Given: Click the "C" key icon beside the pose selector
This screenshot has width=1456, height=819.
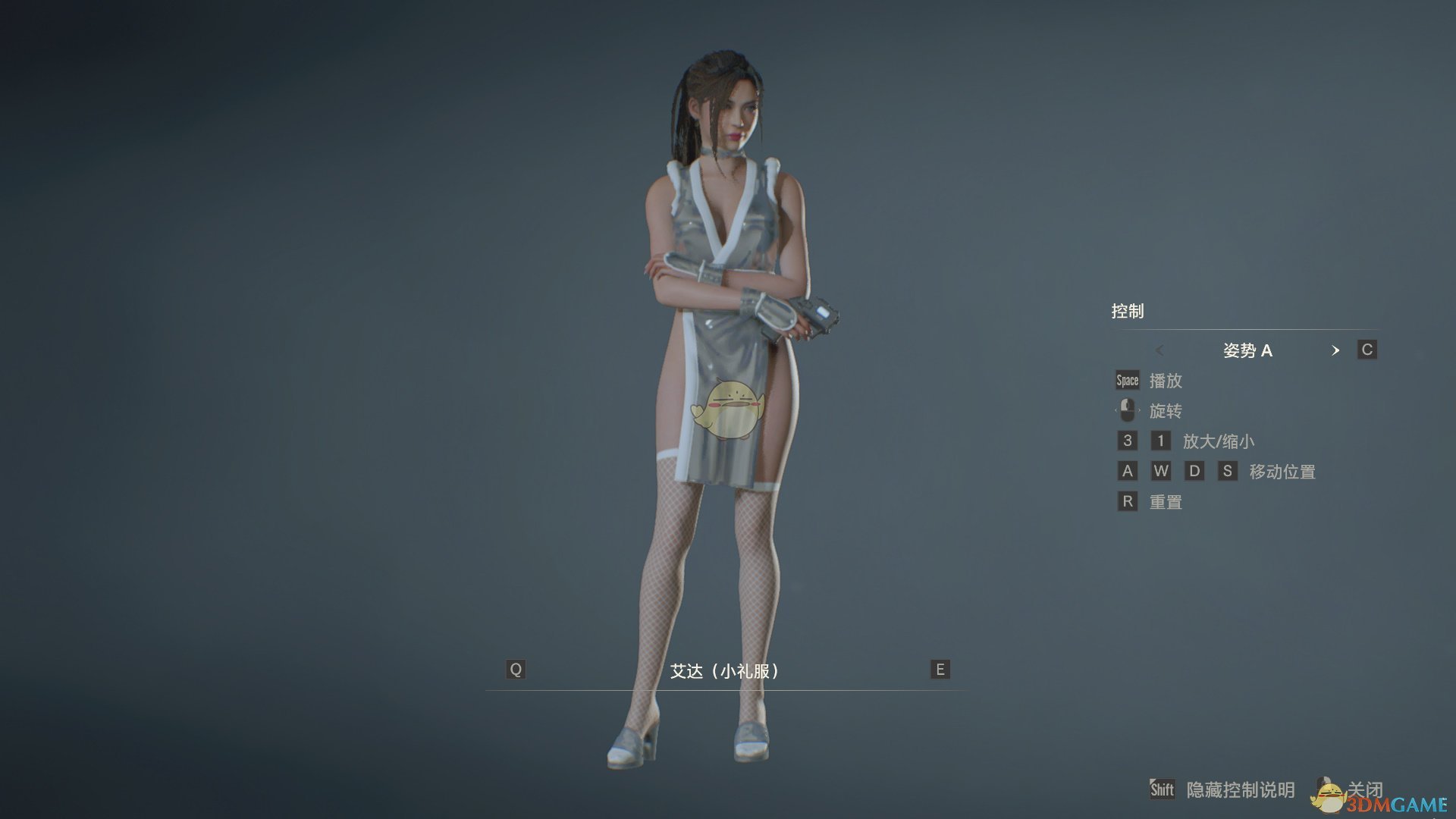Looking at the screenshot, I should click(1367, 350).
